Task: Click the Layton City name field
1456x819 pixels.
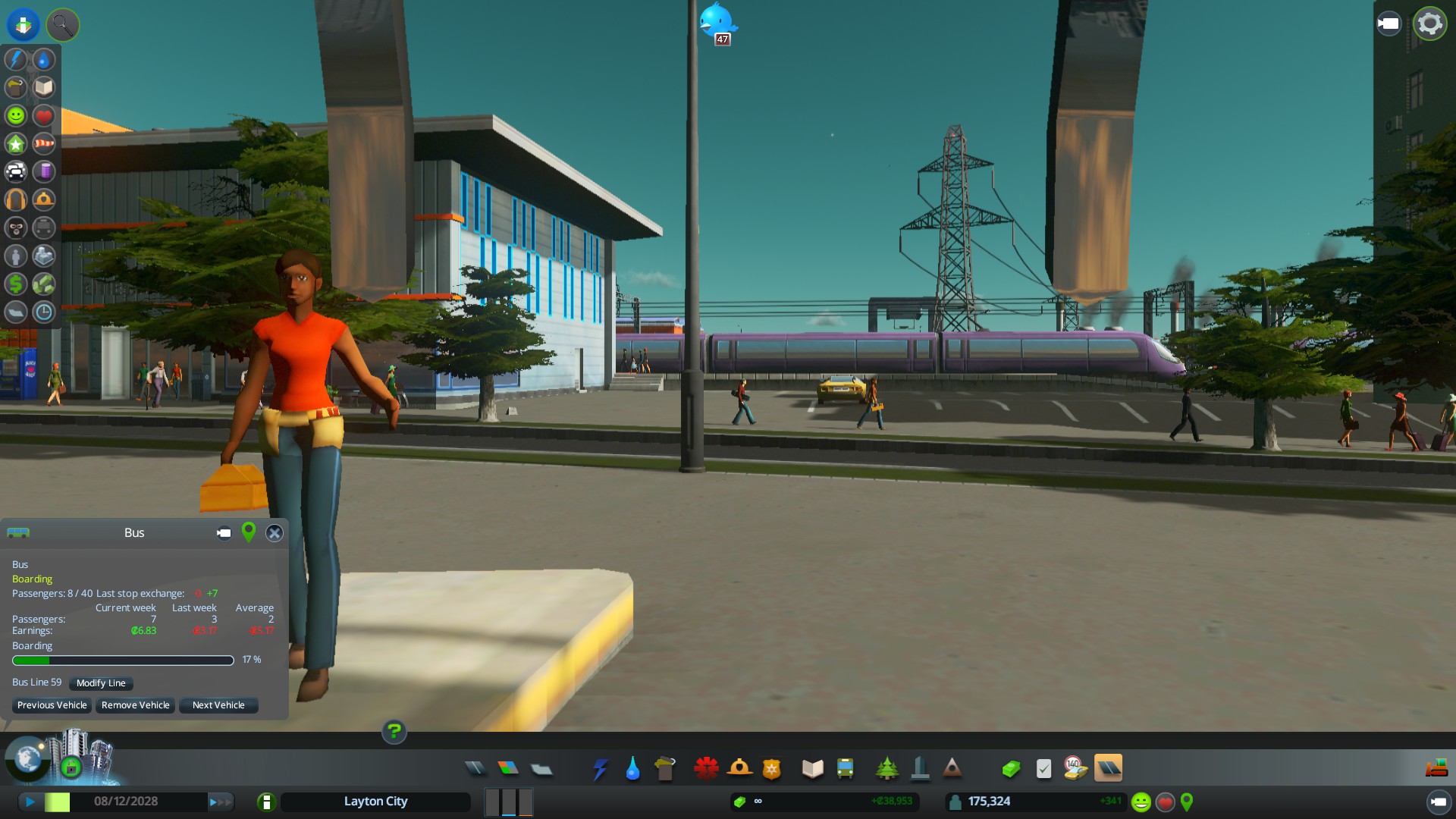Action: click(375, 802)
